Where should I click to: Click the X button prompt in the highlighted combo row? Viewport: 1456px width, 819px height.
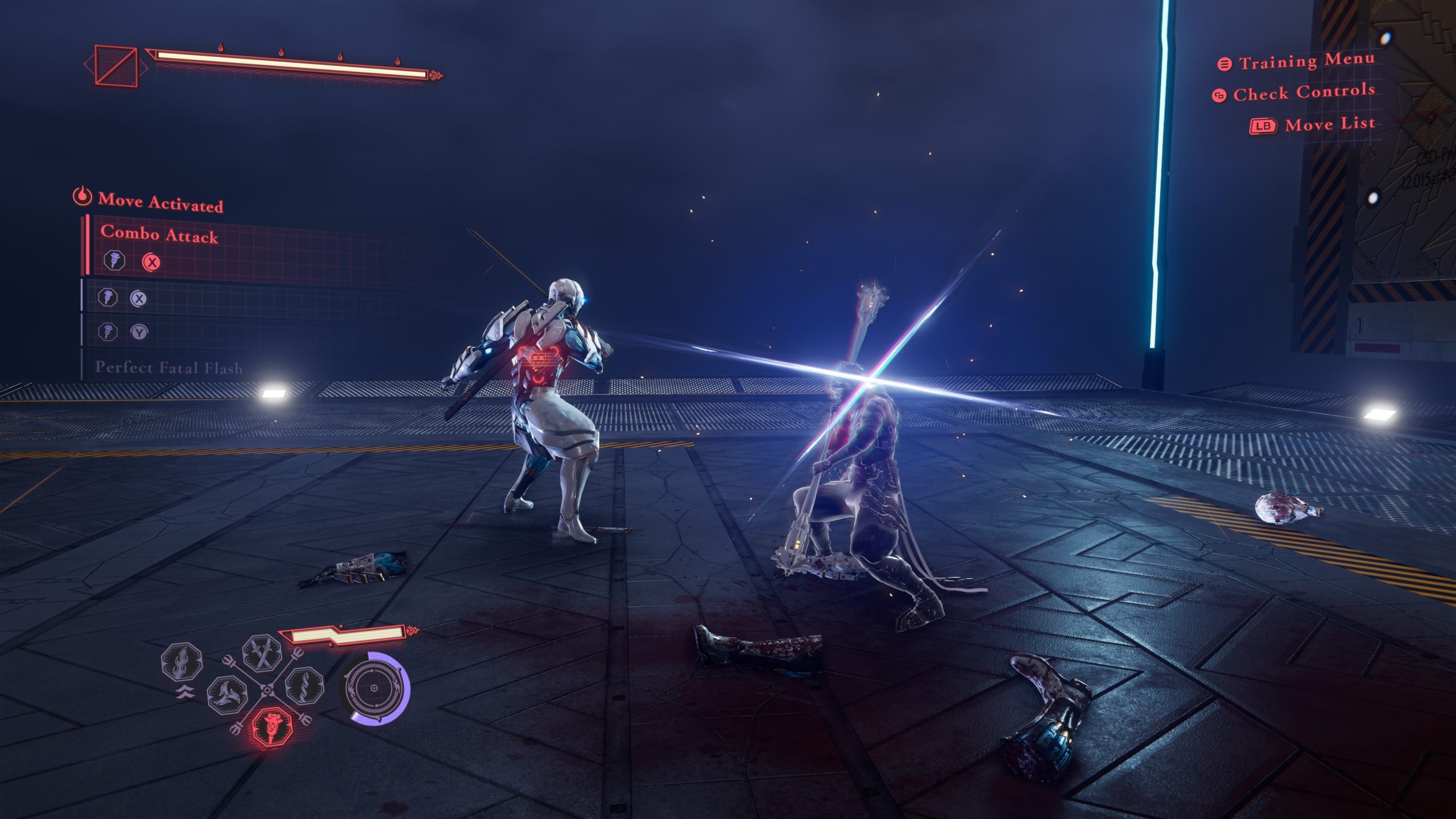point(152,263)
